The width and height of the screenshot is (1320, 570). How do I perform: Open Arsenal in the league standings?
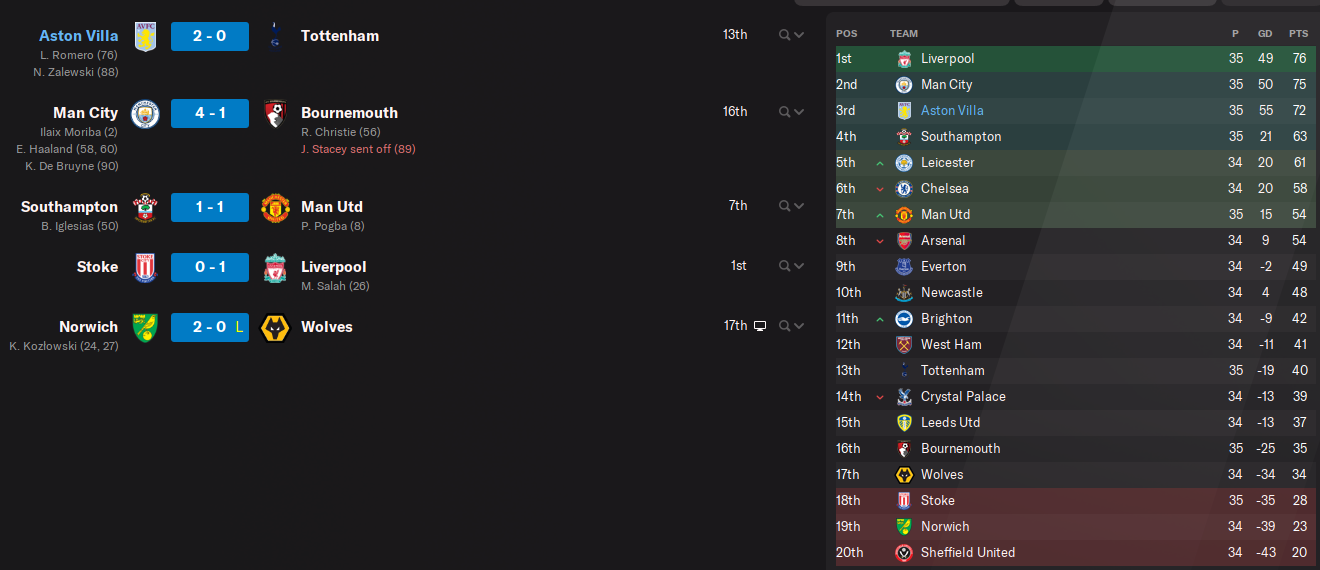click(943, 241)
